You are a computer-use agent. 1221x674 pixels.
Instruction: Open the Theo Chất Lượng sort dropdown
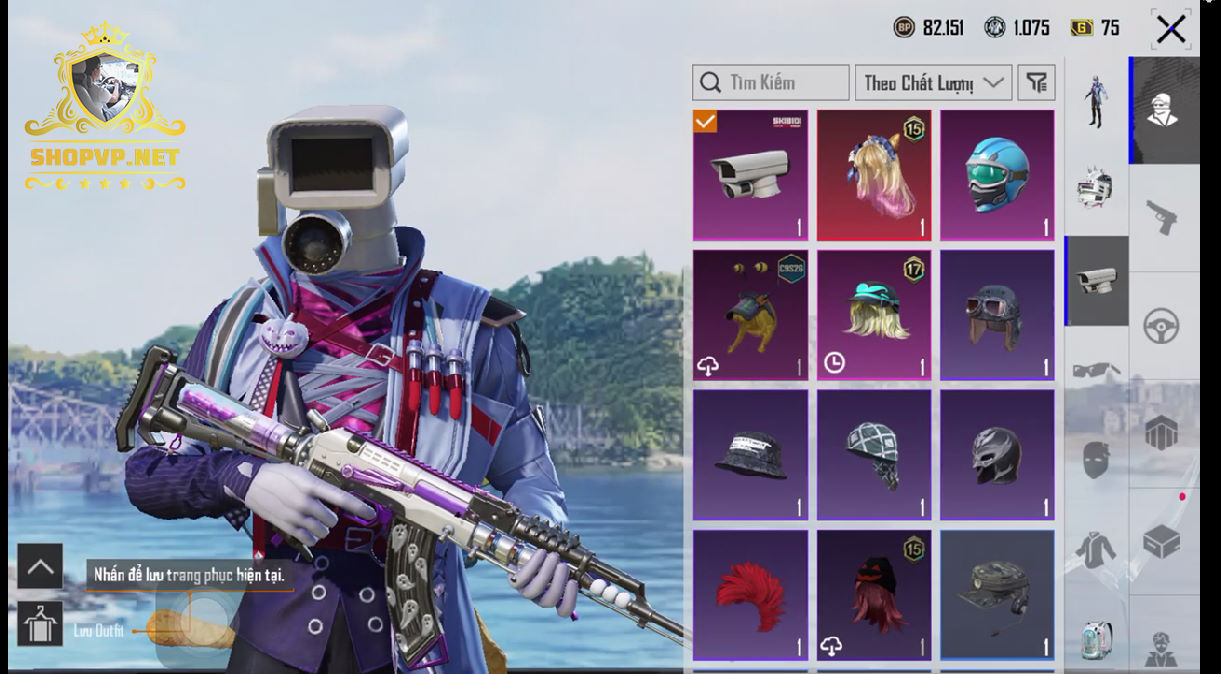[x=933, y=83]
